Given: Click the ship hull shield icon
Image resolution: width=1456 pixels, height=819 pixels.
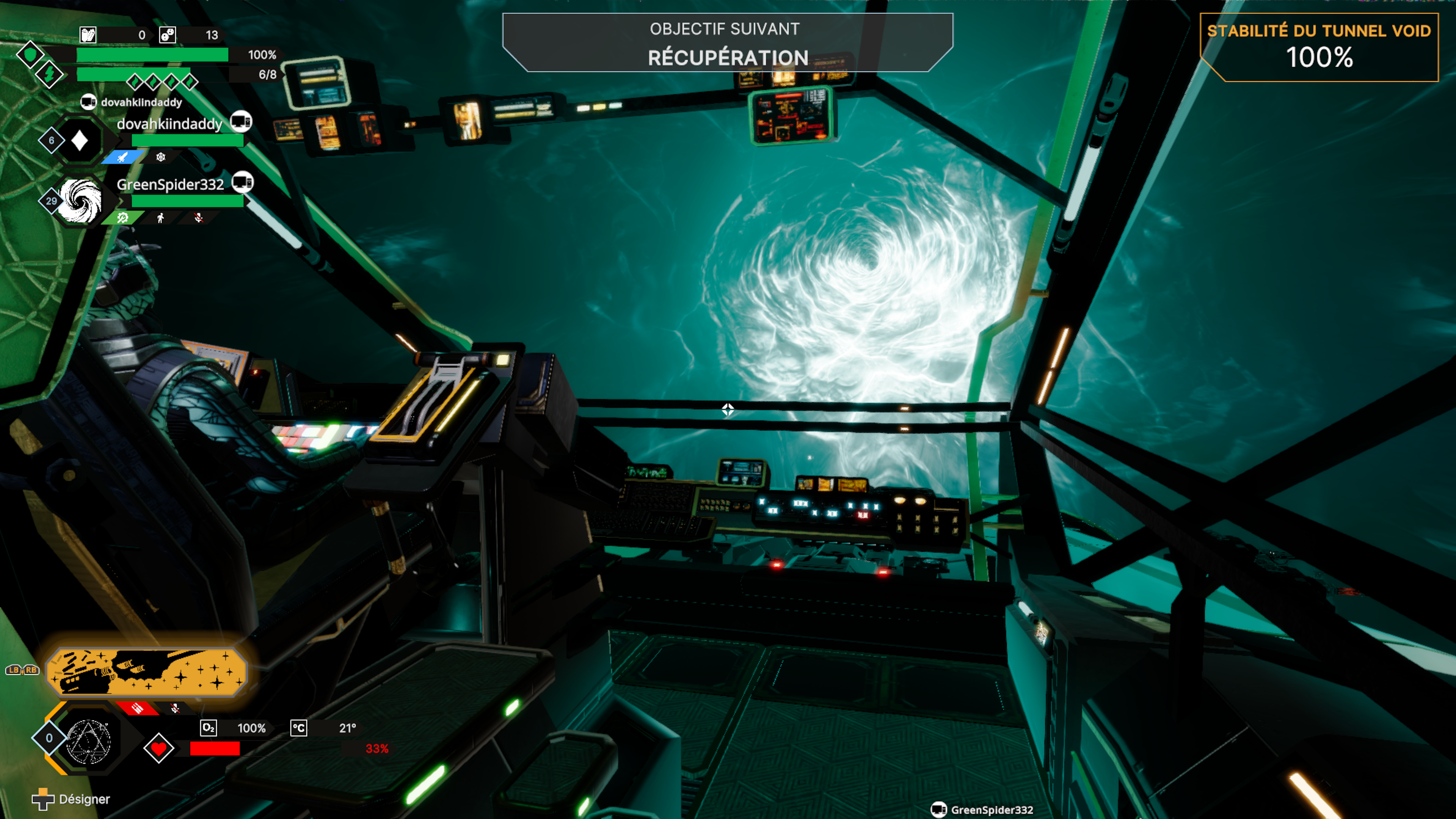Looking at the screenshot, I should pos(30,55).
